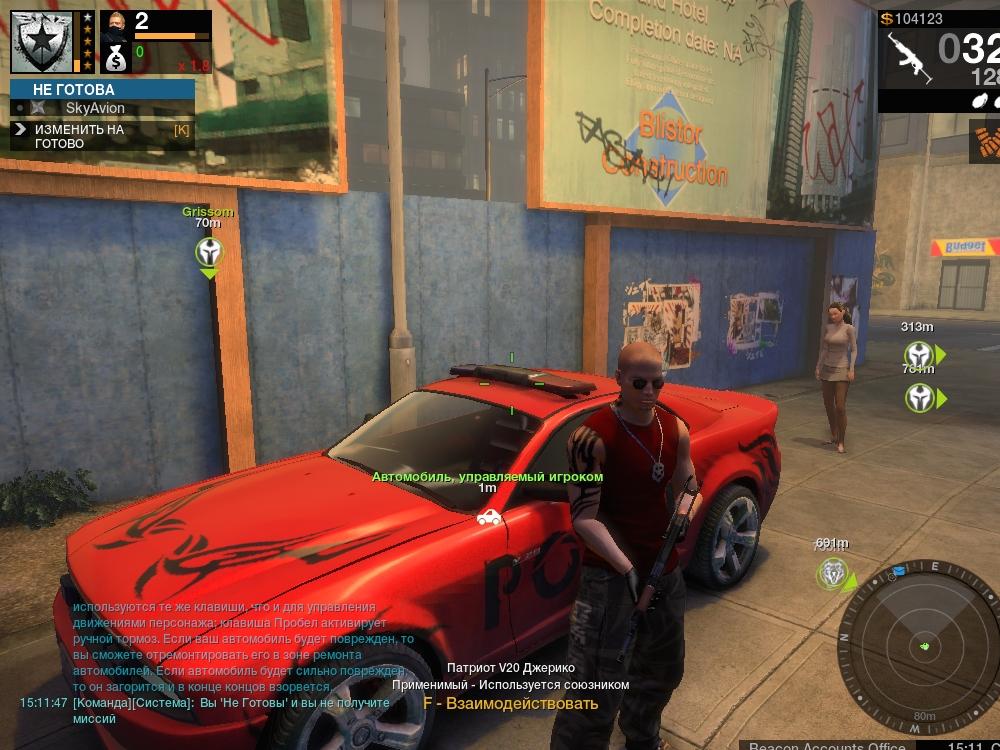
Task: Click the Grissom contact marker
Action: tap(208, 251)
